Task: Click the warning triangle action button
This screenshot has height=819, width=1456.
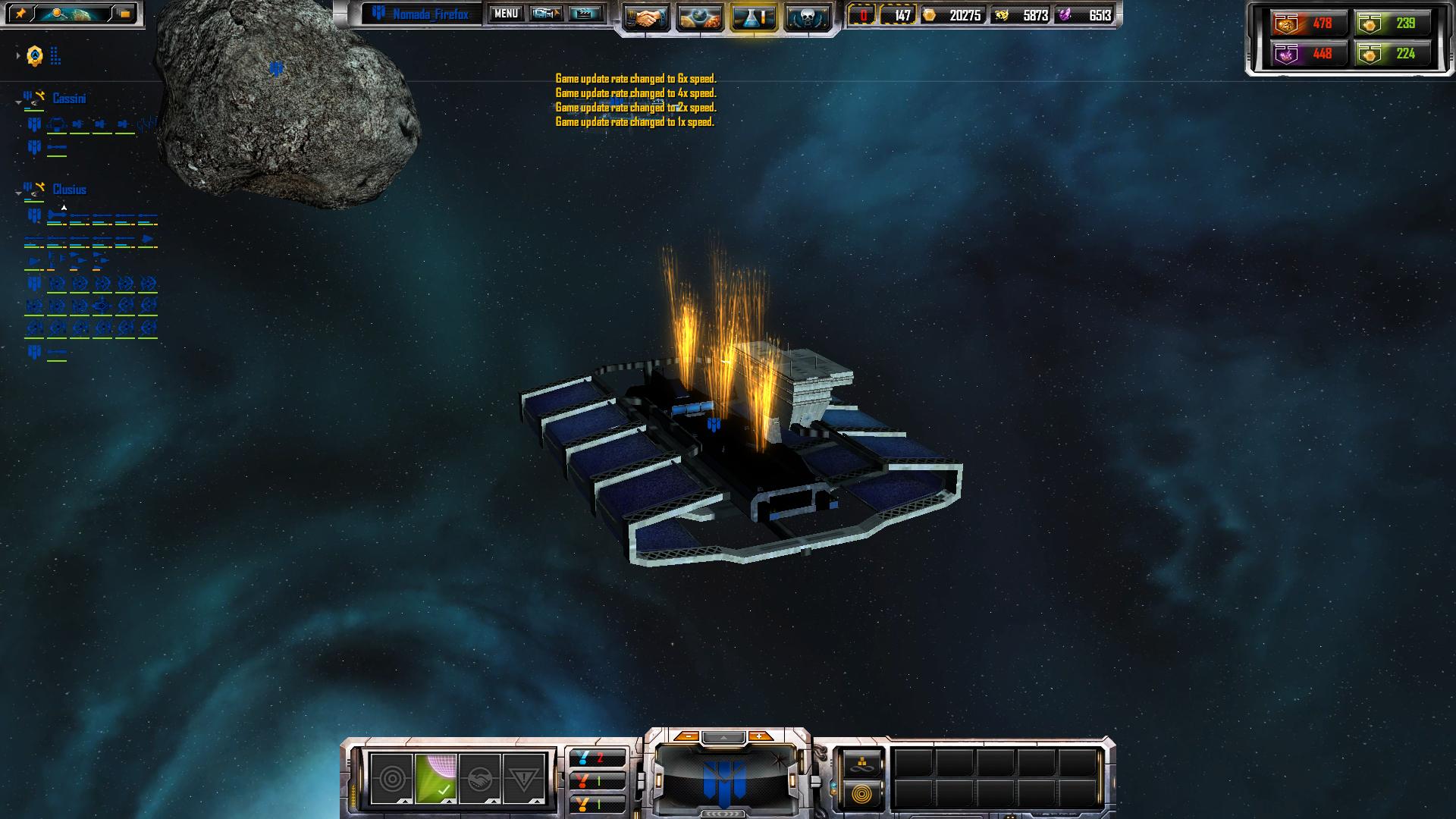Action: 524,779
